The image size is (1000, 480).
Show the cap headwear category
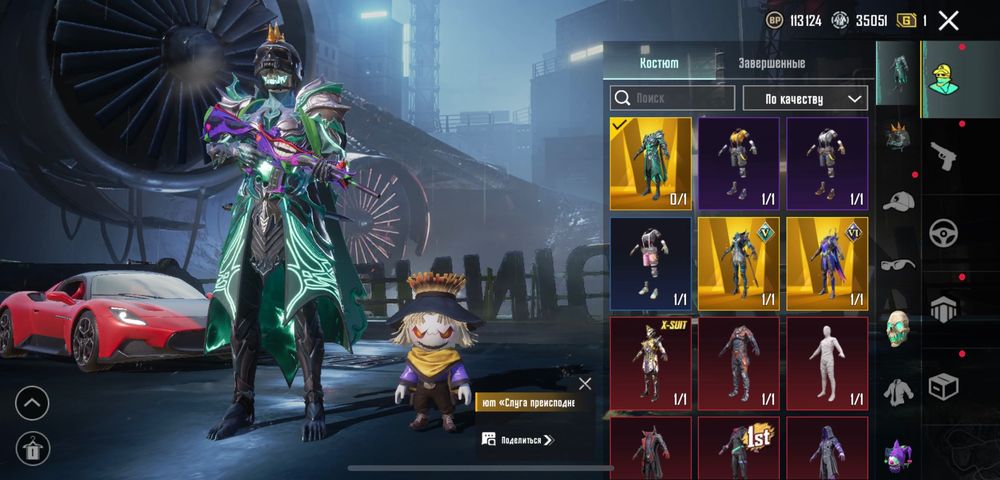pyautogui.click(x=898, y=200)
